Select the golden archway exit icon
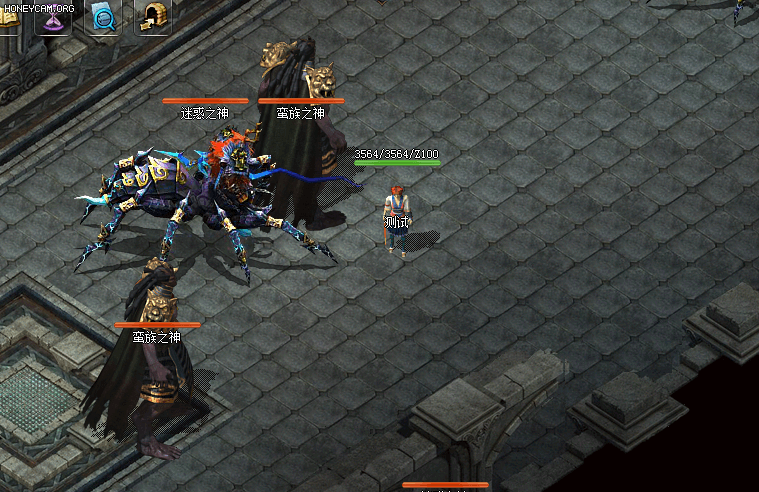Viewport: 759px width, 492px height. pos(152,17)
